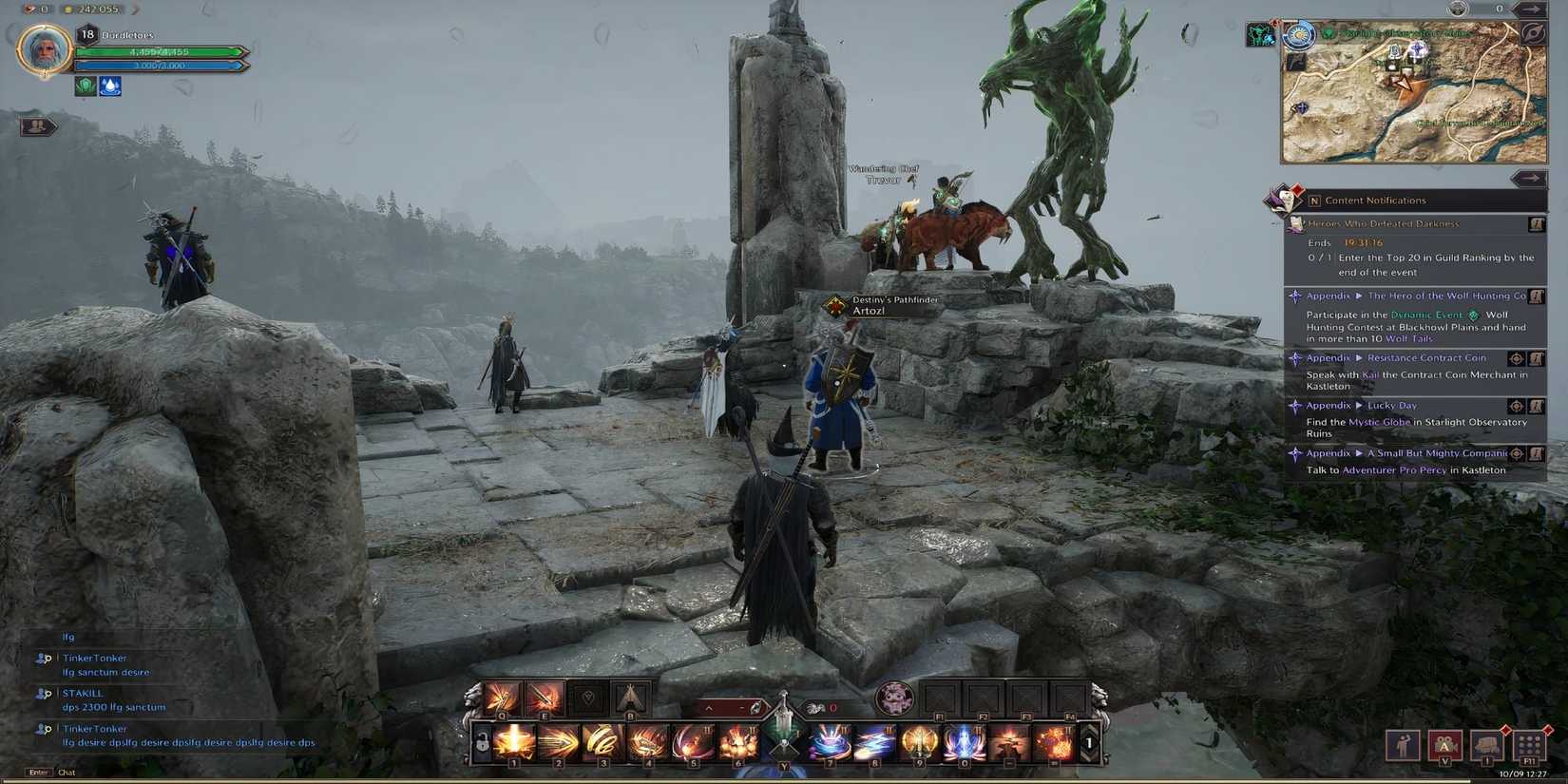Image resolution: width=1568 pixels, height=784 pixels.
Task: Click the emote character icon bottom-right
Action: pyautogui.click(x=1402, y=744)
